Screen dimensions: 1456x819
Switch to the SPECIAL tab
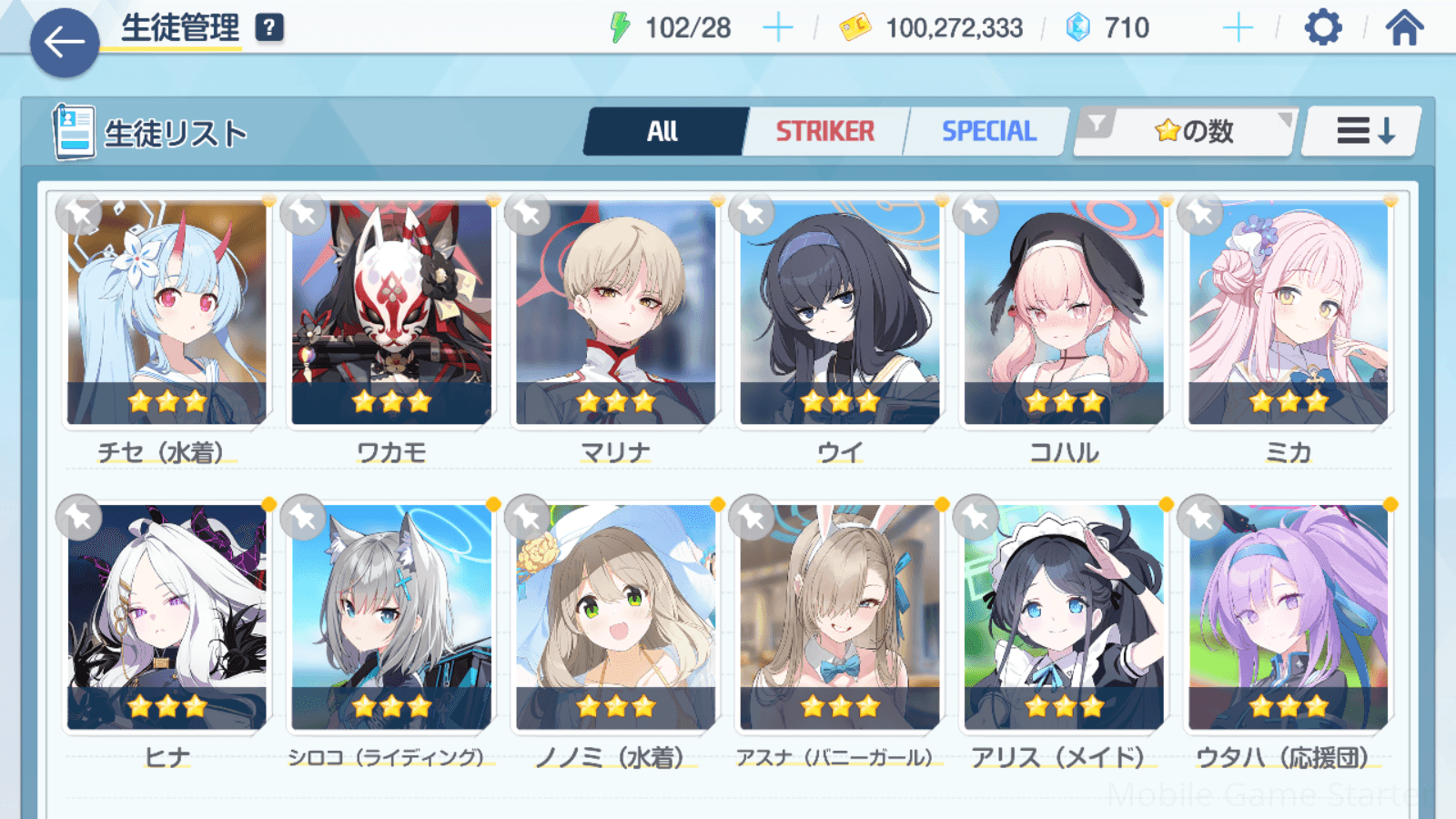click(988, 132)
